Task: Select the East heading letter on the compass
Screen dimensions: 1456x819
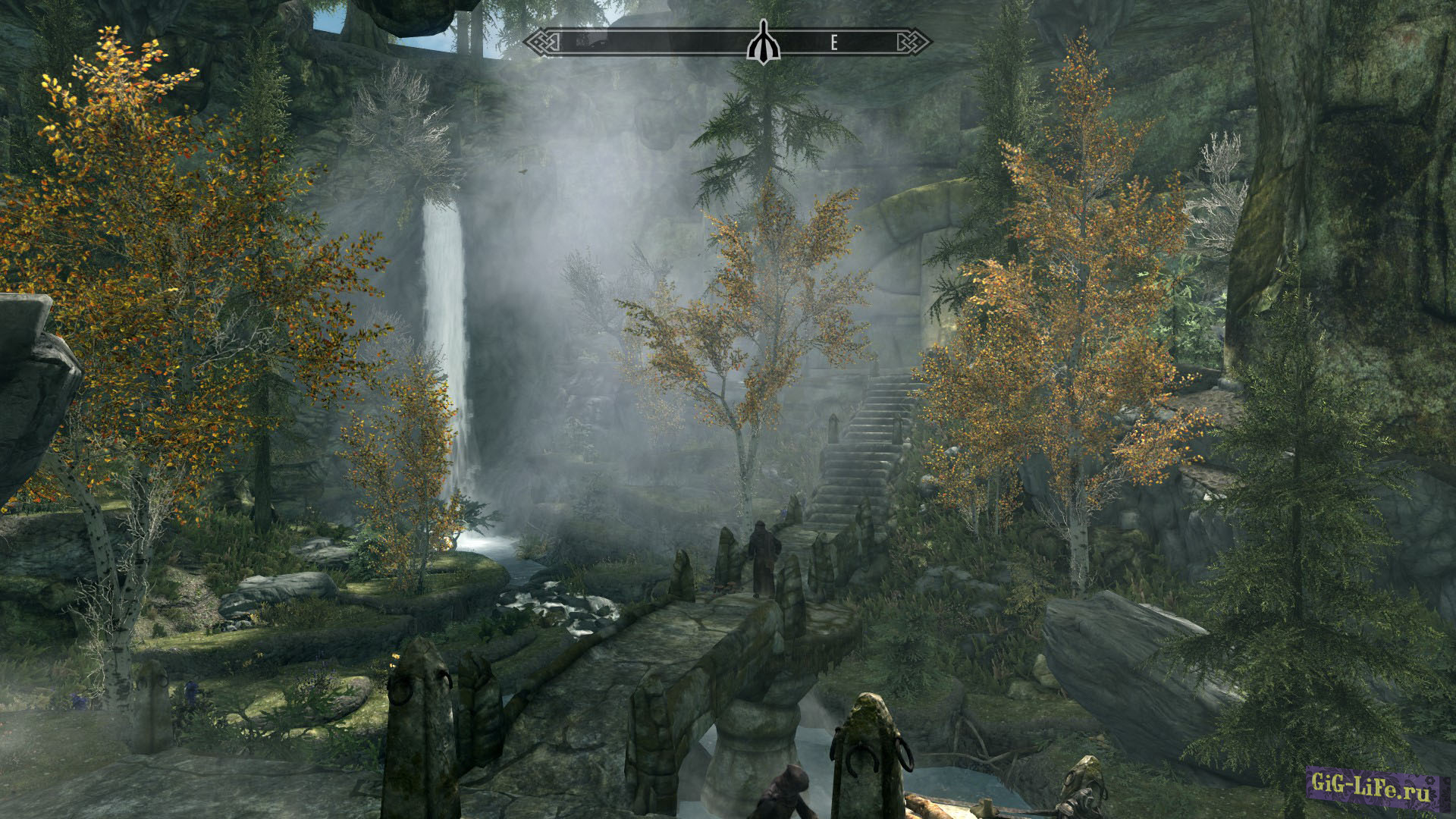Action: [x=833, y=43]
